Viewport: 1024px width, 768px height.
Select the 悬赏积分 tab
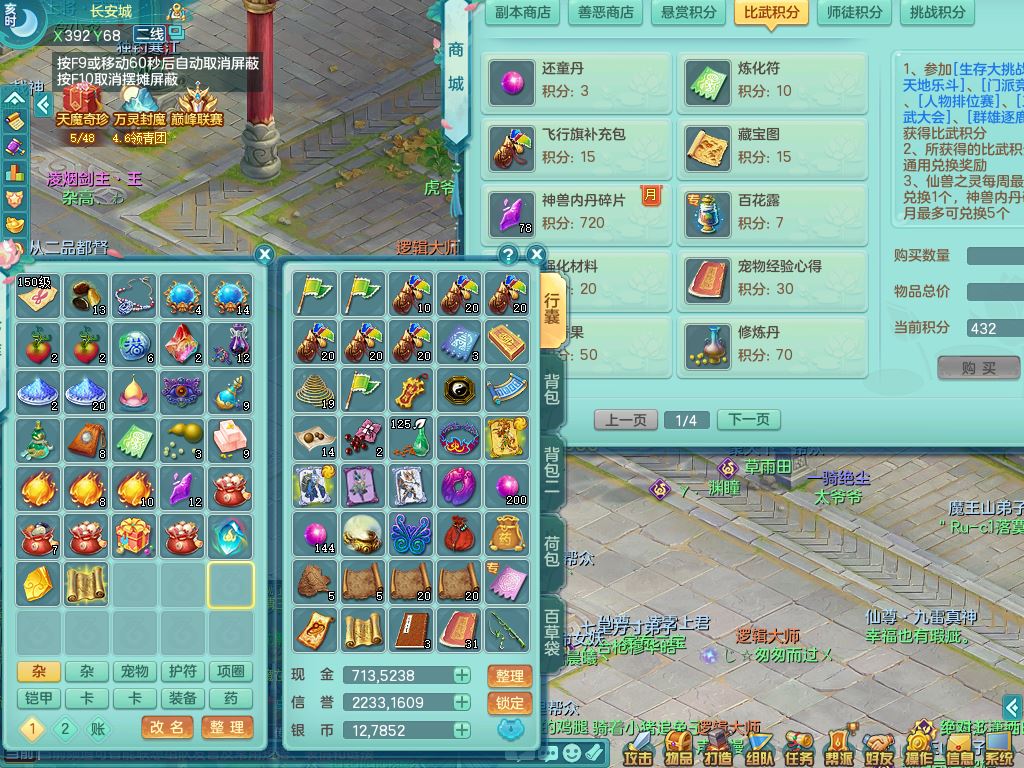[x=688, y=12]
